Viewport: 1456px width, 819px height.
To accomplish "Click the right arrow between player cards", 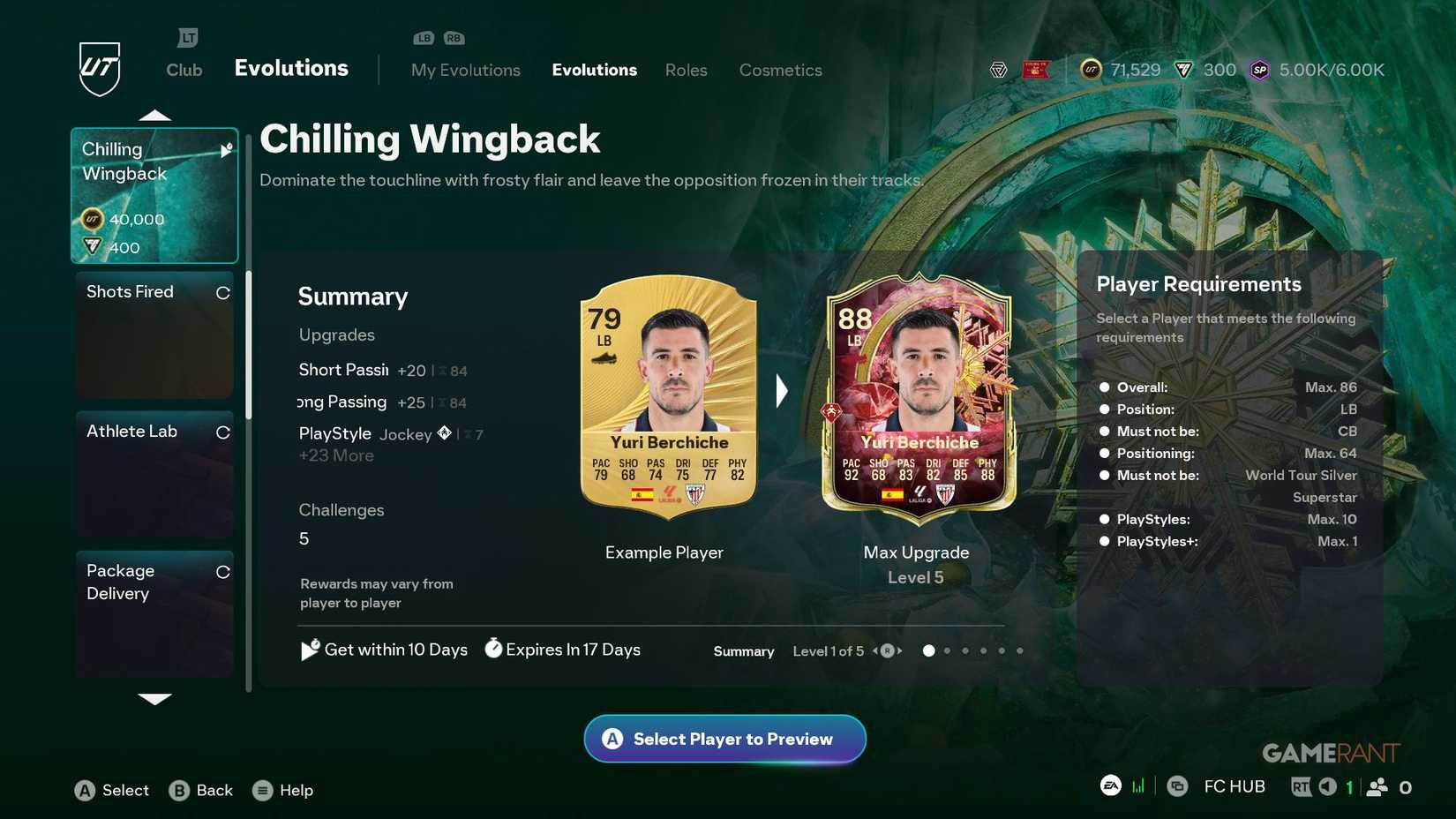I will coord(781,390).
